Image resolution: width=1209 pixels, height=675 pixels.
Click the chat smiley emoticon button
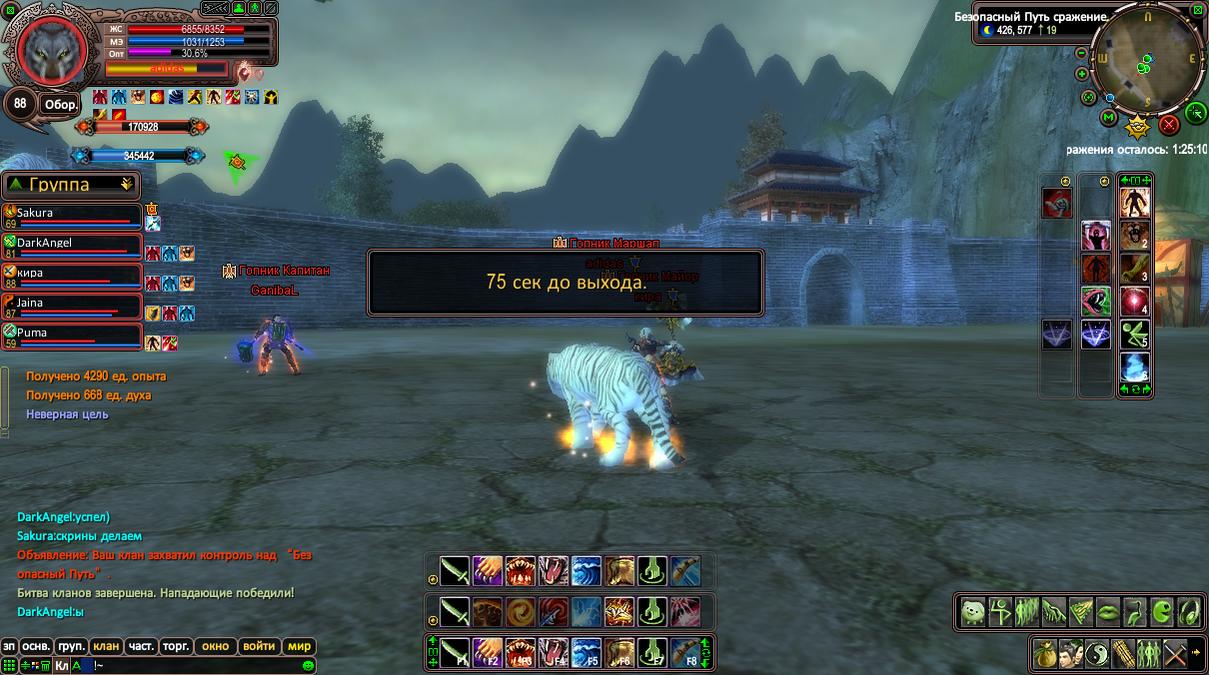point(309,665)
